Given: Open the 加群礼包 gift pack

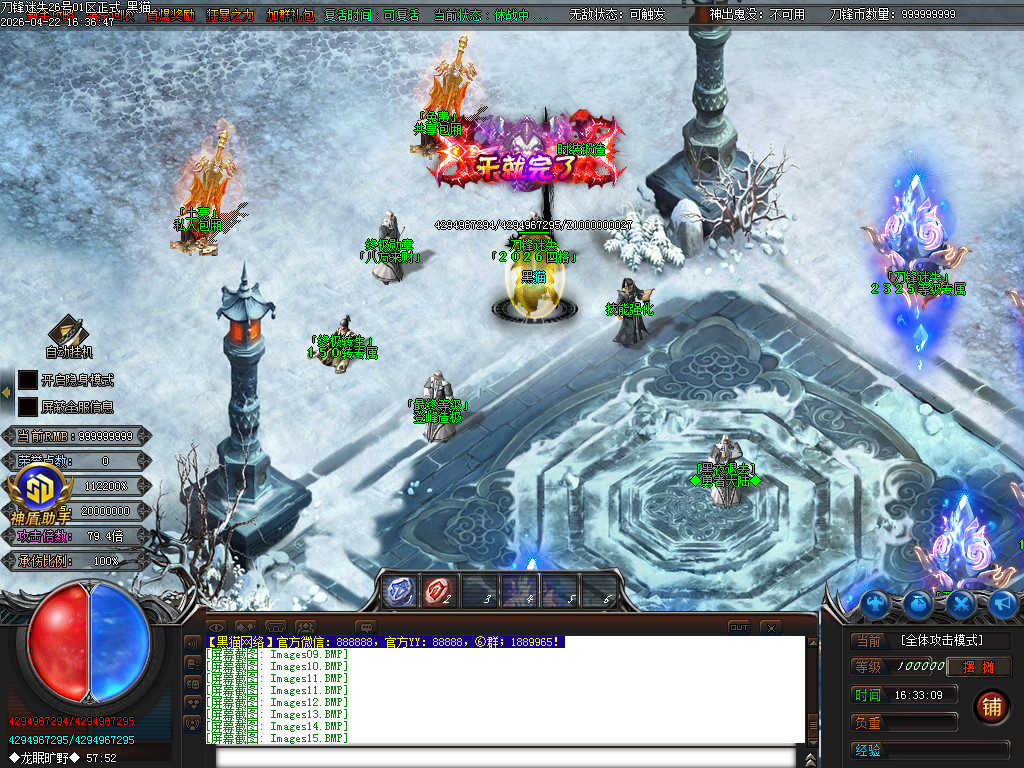Looking at the screenshot, I should tap(290, 15).
